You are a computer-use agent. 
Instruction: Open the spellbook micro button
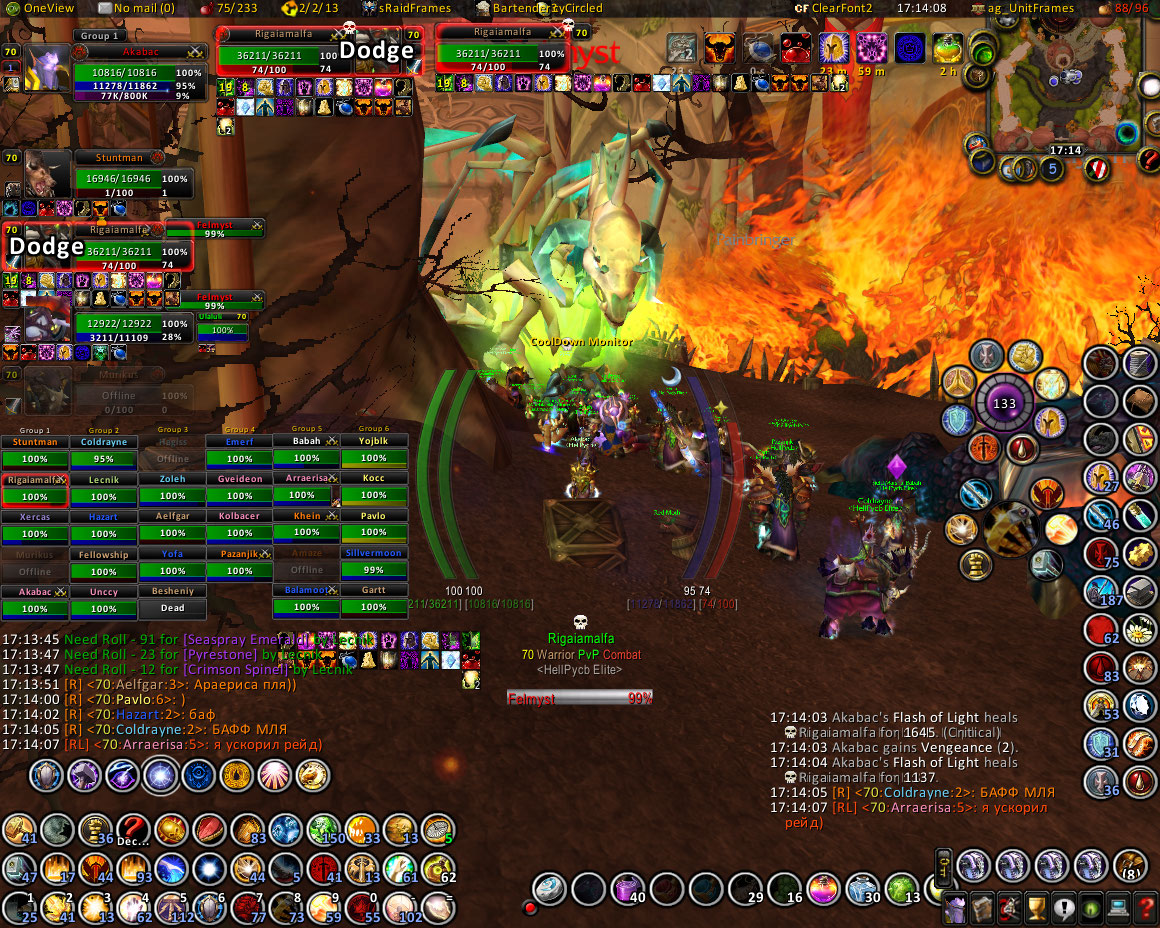click(x=984, y=909)
